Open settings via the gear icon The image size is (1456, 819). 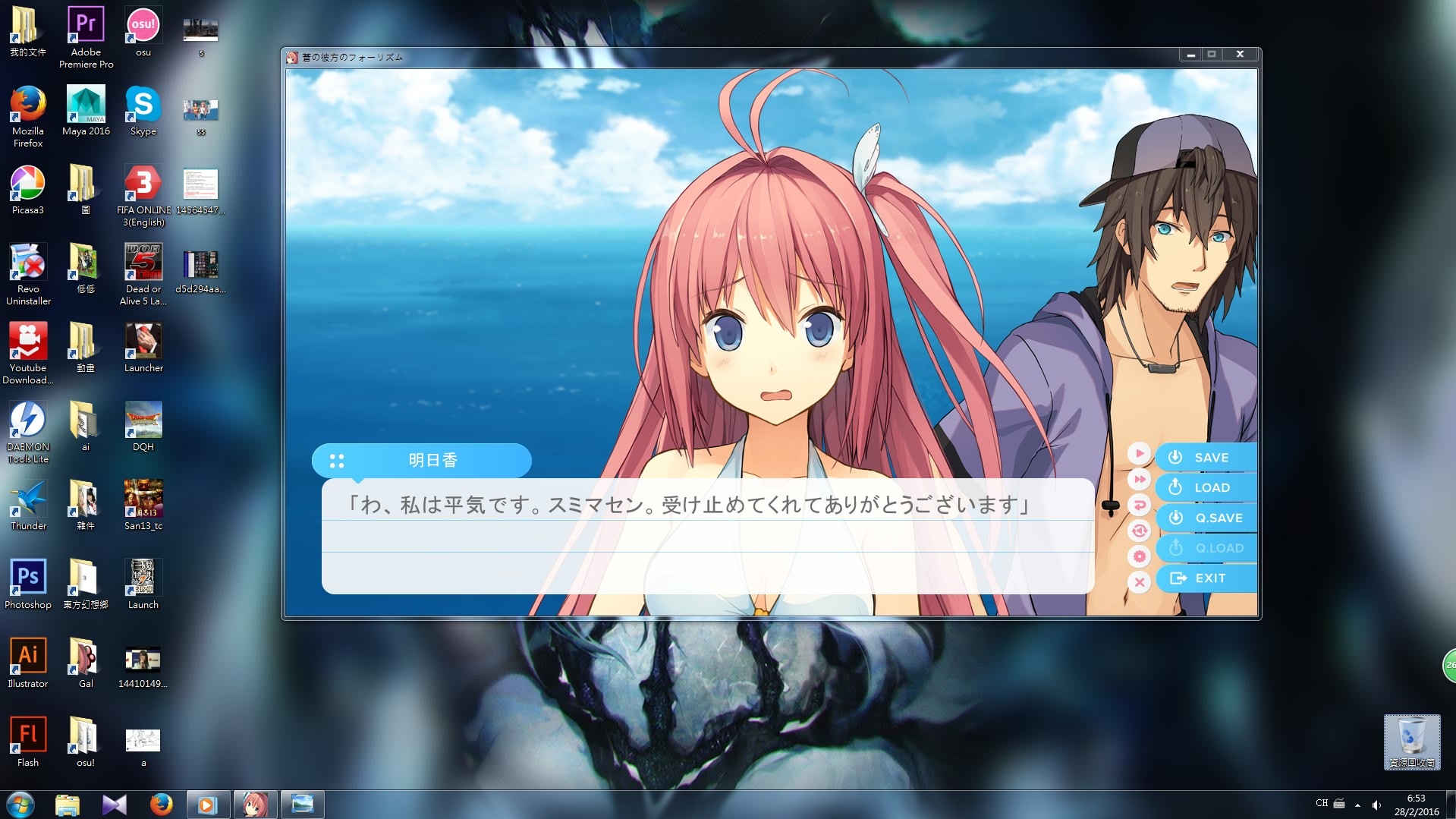(1139, 556)
